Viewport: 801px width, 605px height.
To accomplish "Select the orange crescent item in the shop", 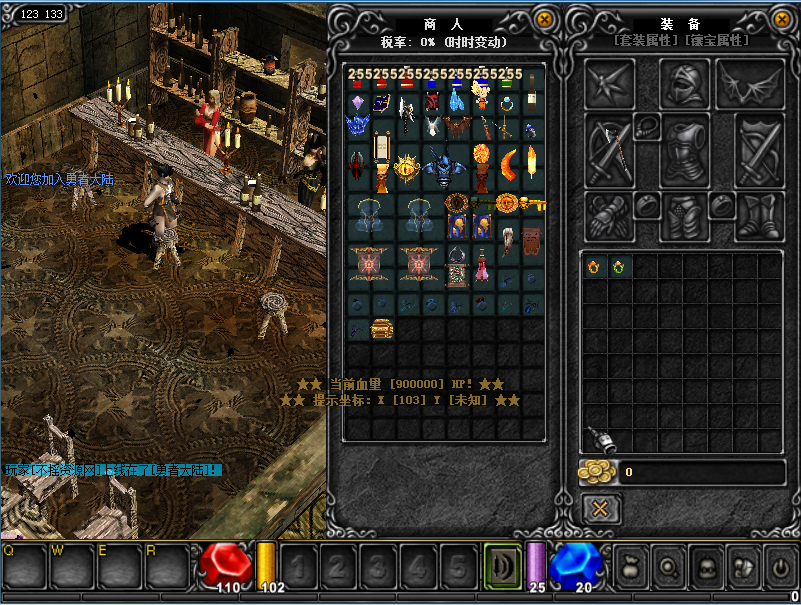I will click(509, 163).
